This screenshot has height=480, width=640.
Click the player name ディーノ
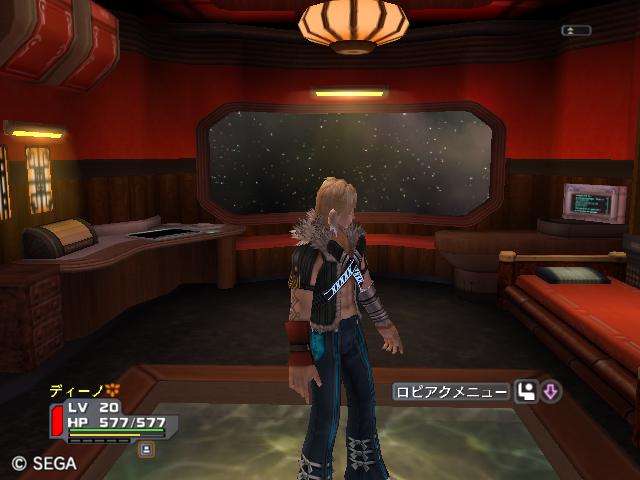pos(78,390)
